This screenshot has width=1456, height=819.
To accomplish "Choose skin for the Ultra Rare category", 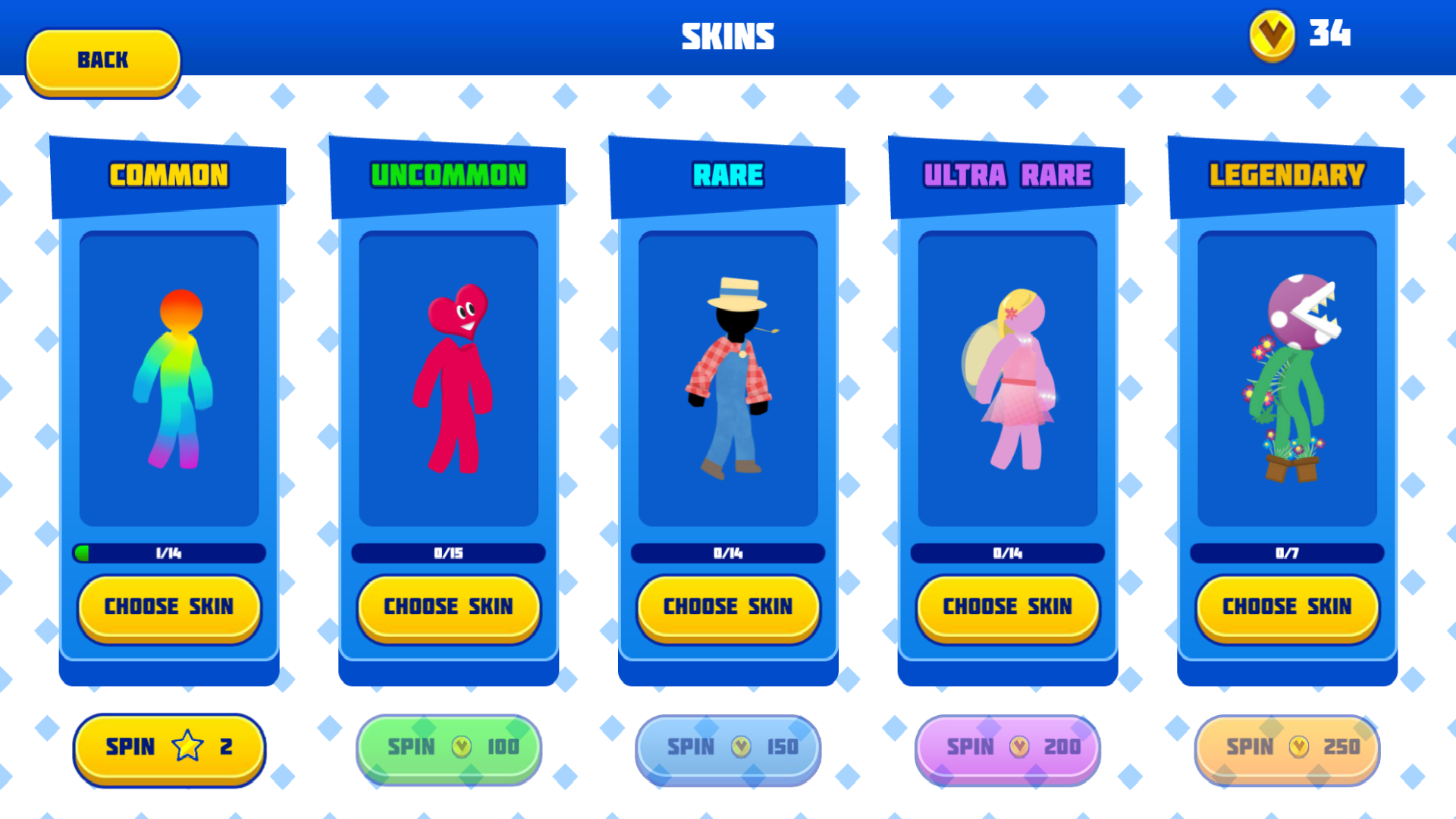I will (1007, 607).
